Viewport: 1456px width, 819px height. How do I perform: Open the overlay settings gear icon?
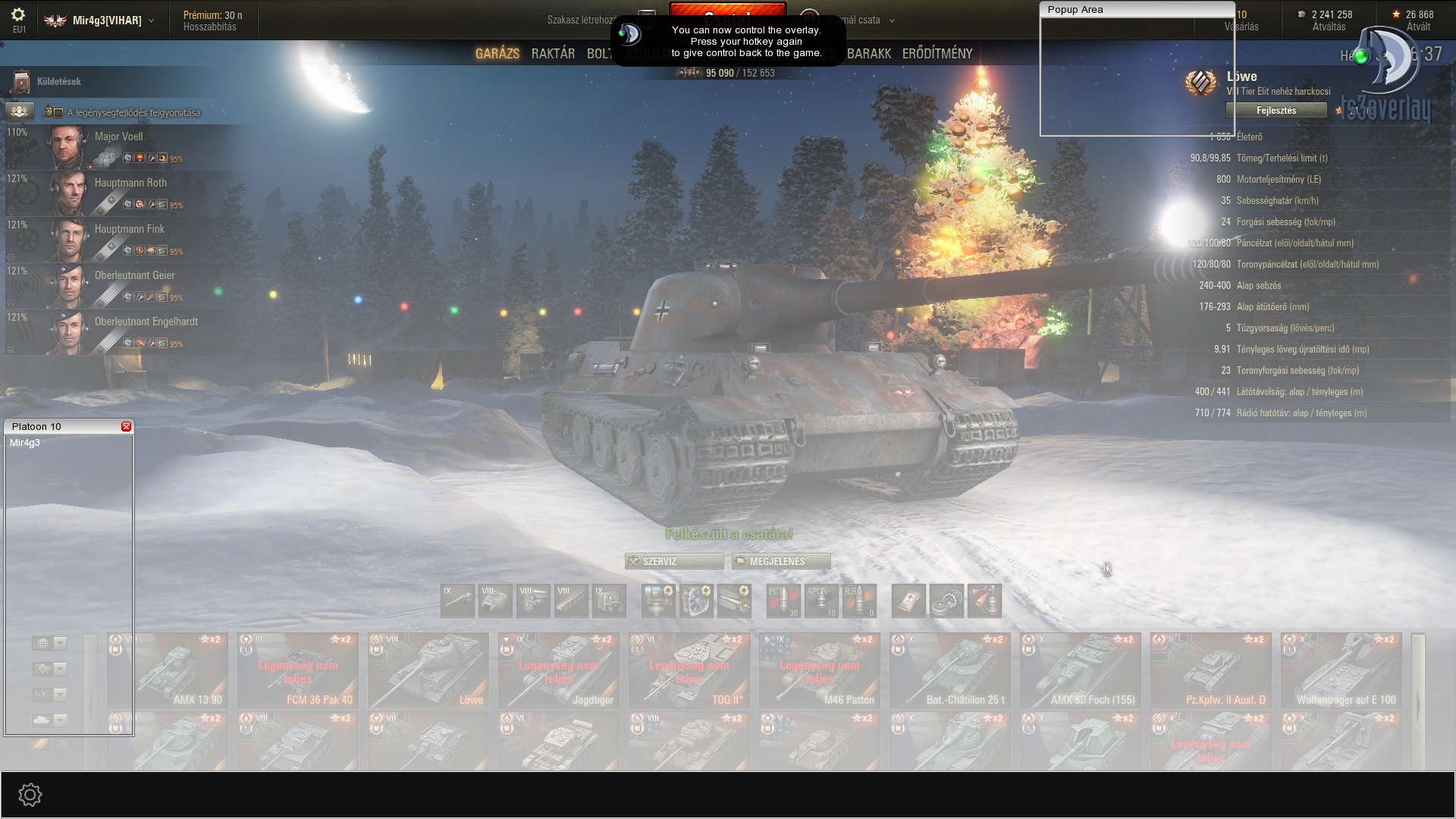click(30, 795)
